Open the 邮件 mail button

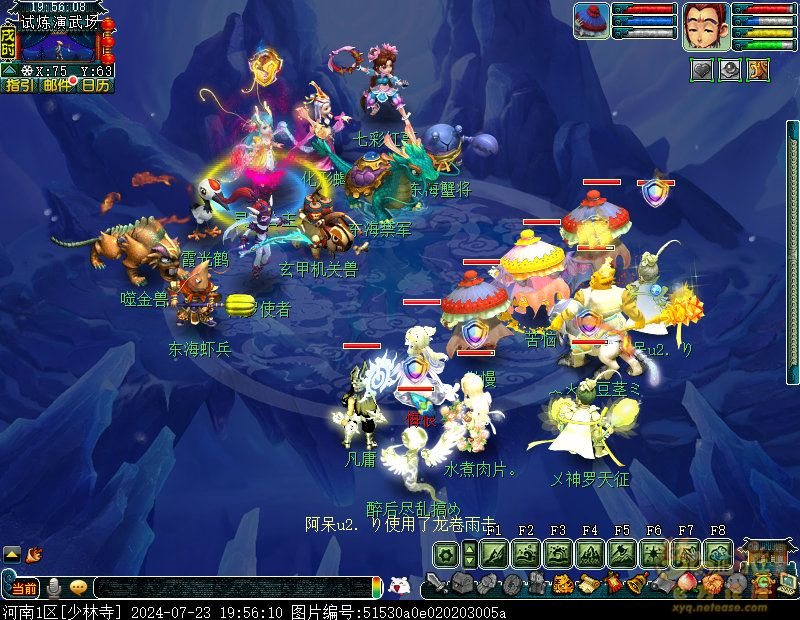[58, 86]
